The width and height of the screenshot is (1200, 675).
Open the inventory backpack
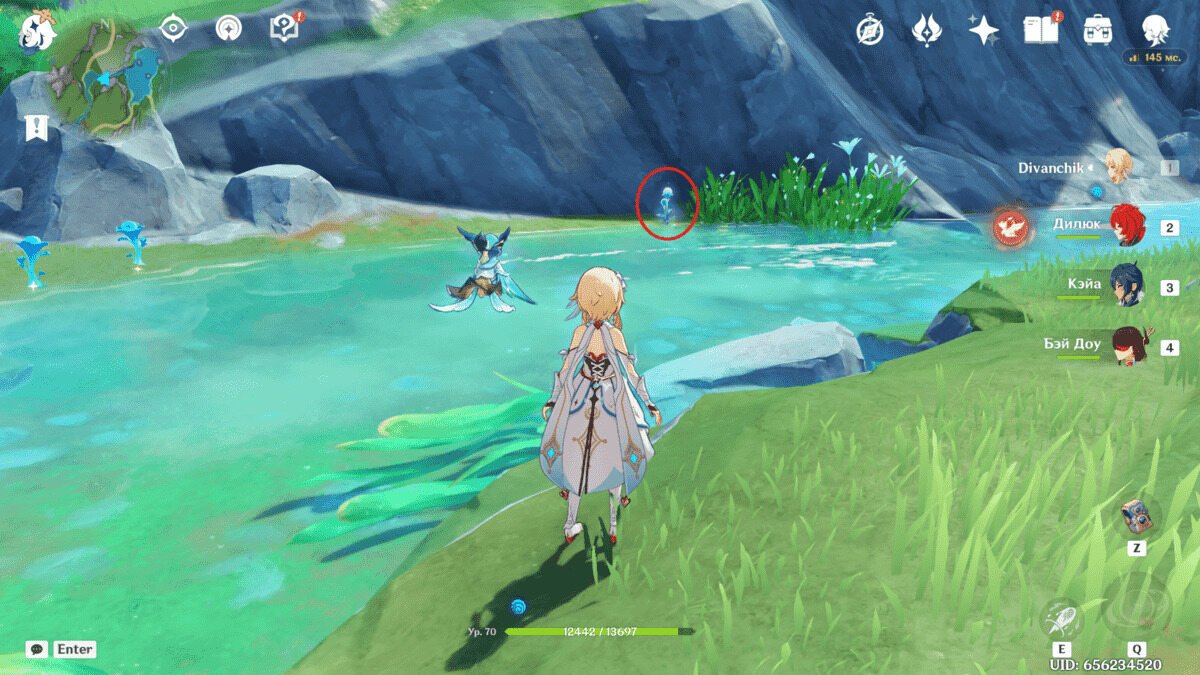(1097, 30)
